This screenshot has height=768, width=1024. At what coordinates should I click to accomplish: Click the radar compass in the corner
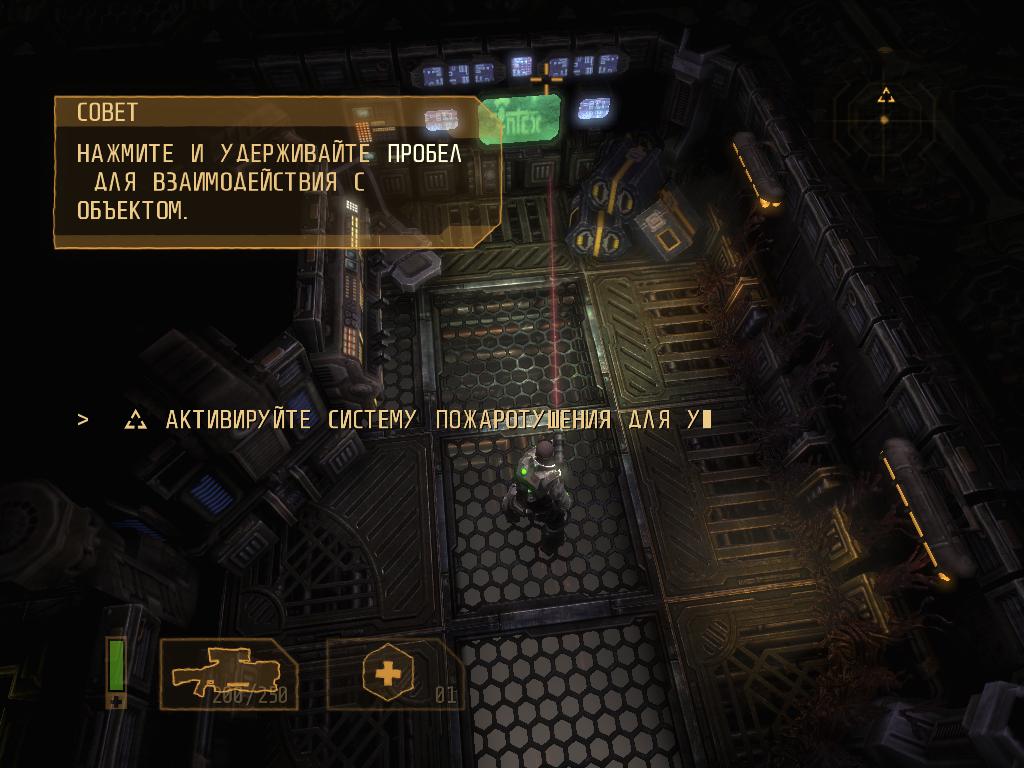click(884, 109)
